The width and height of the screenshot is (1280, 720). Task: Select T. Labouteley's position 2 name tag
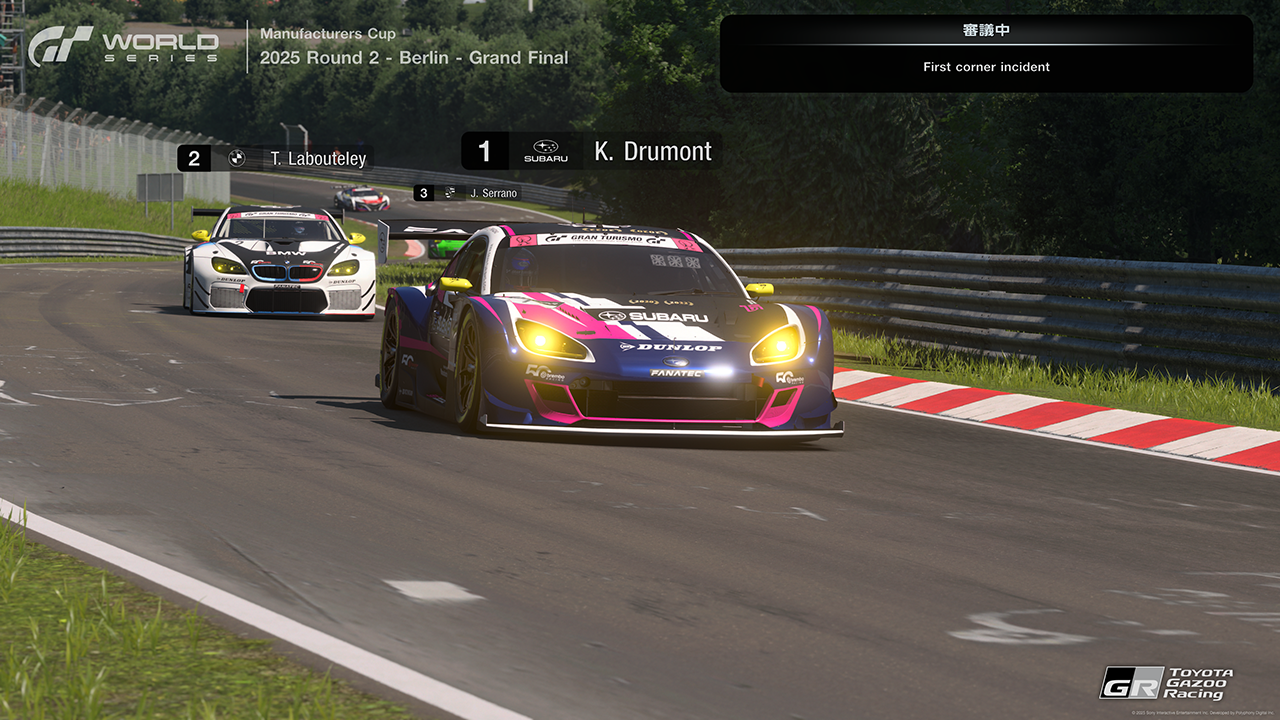click(275, 158)
